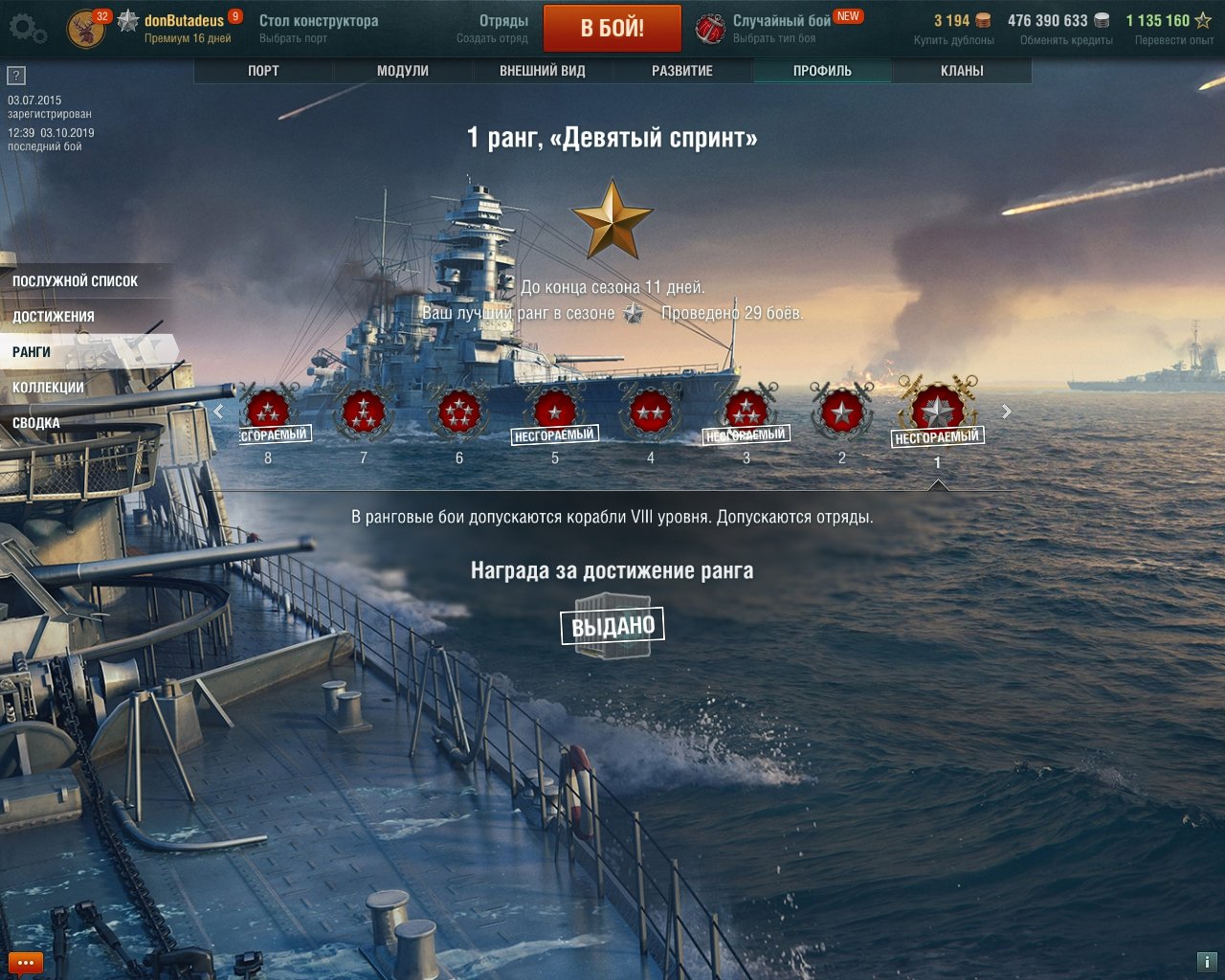The image size is (1225, 980).
Task: Open the СВОДКА menu entry
Action: pyautogui.click(x=36, y=423)
